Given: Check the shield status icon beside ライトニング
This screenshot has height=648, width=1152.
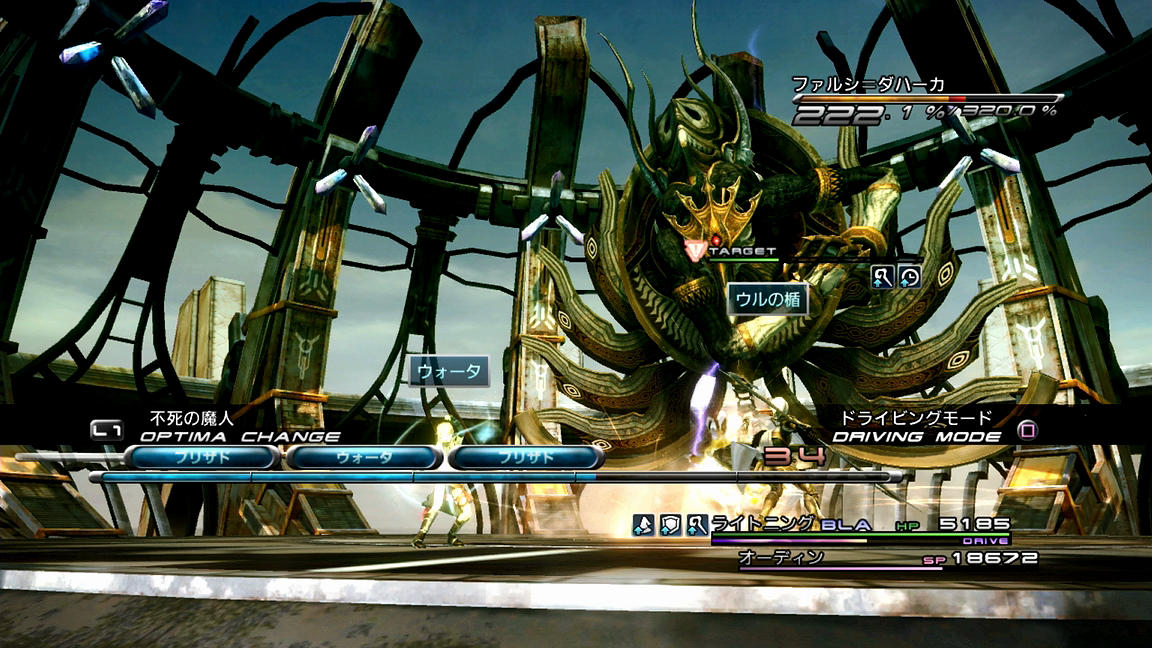Looking at the screenshot, I should pos(670,525).
